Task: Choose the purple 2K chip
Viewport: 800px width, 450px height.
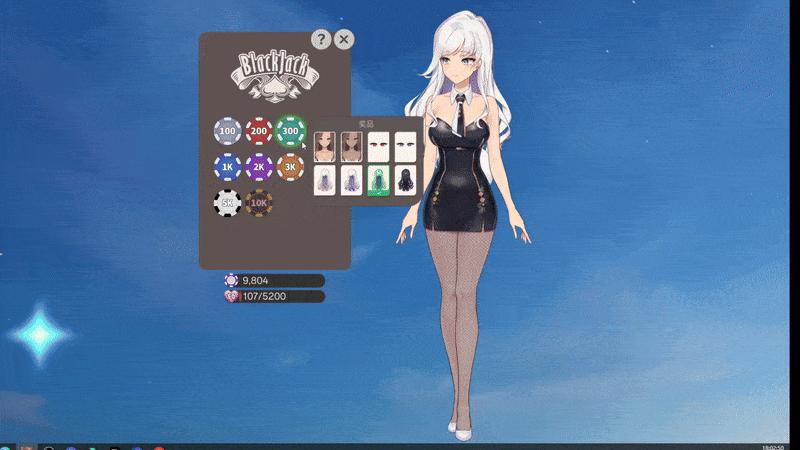Action: 259,167
